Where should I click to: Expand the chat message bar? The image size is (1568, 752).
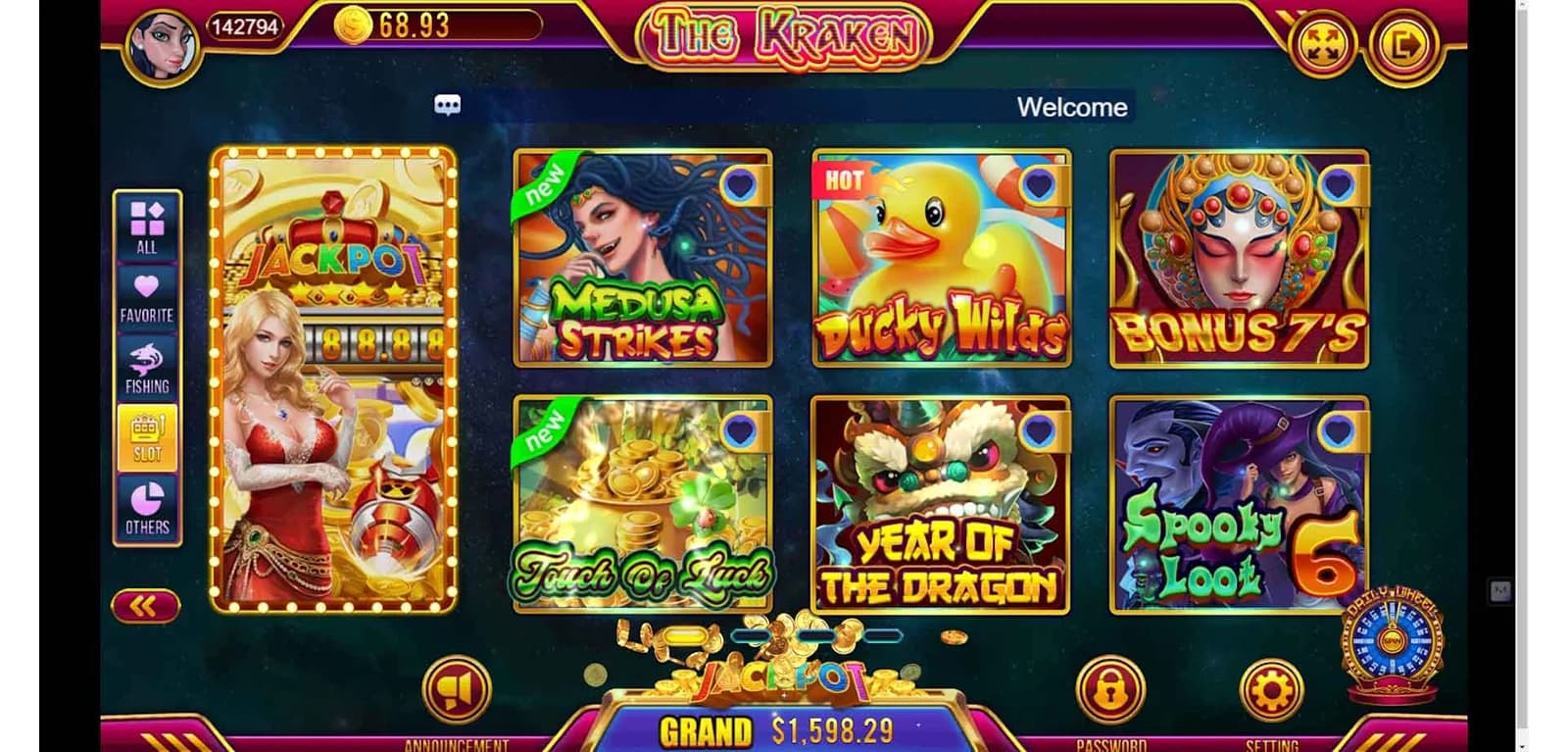449,106
